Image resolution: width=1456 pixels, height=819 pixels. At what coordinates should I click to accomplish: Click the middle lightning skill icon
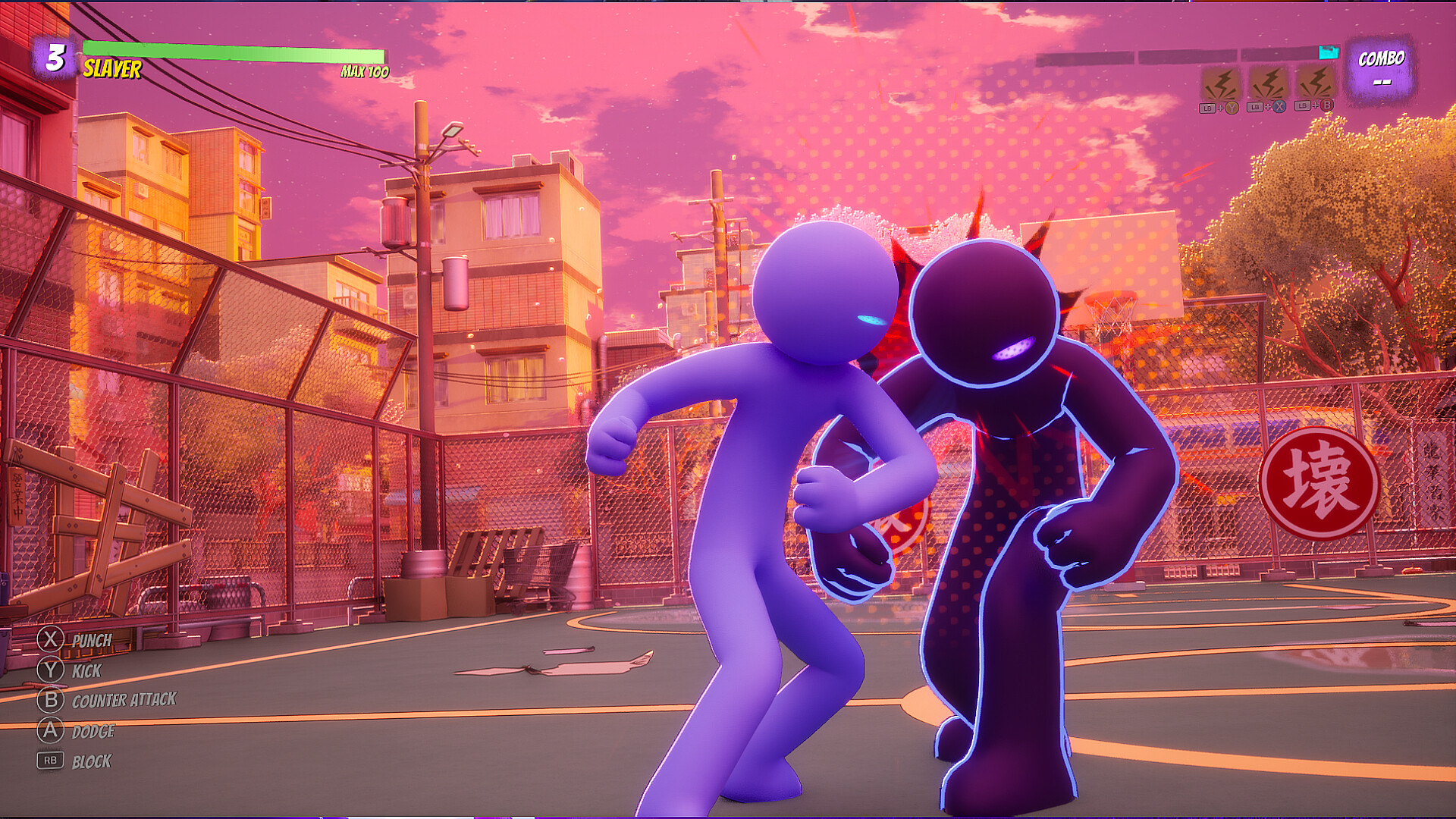tap(1270, 83)
